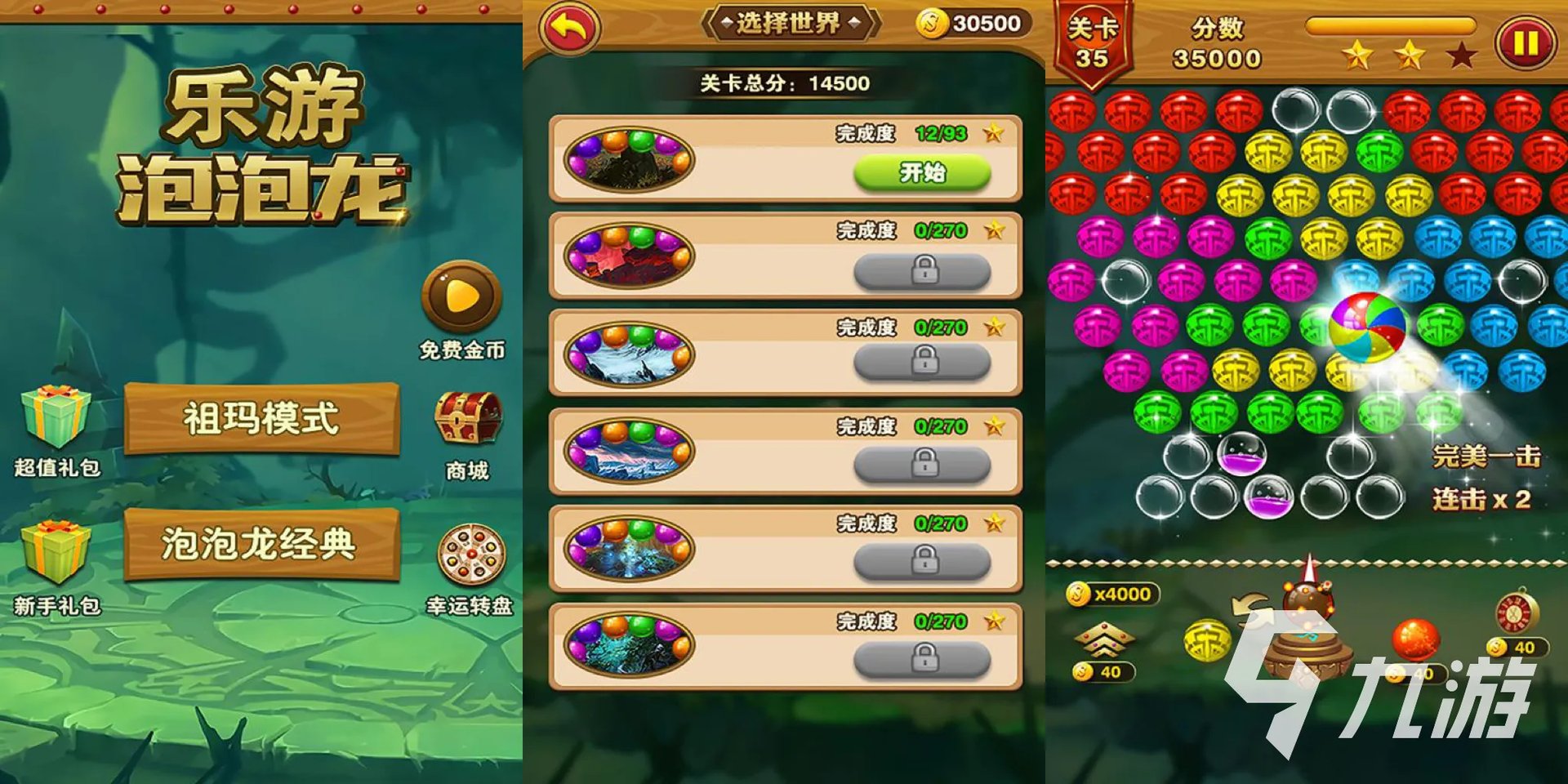
Task: Open the 超值礼包 gift box
Action: click(x=56, y=416)
